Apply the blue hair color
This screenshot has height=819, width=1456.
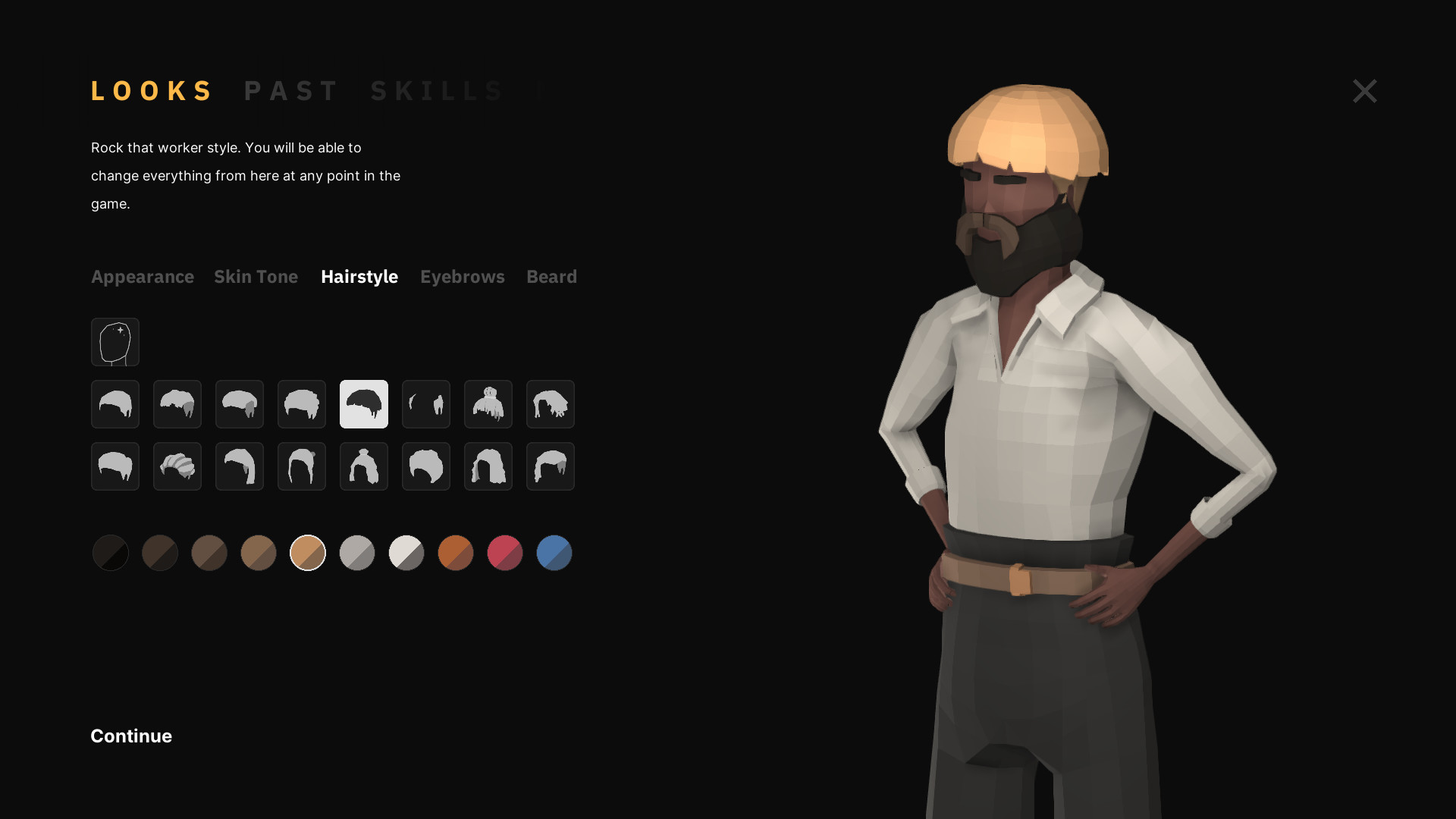coord(554,553)
